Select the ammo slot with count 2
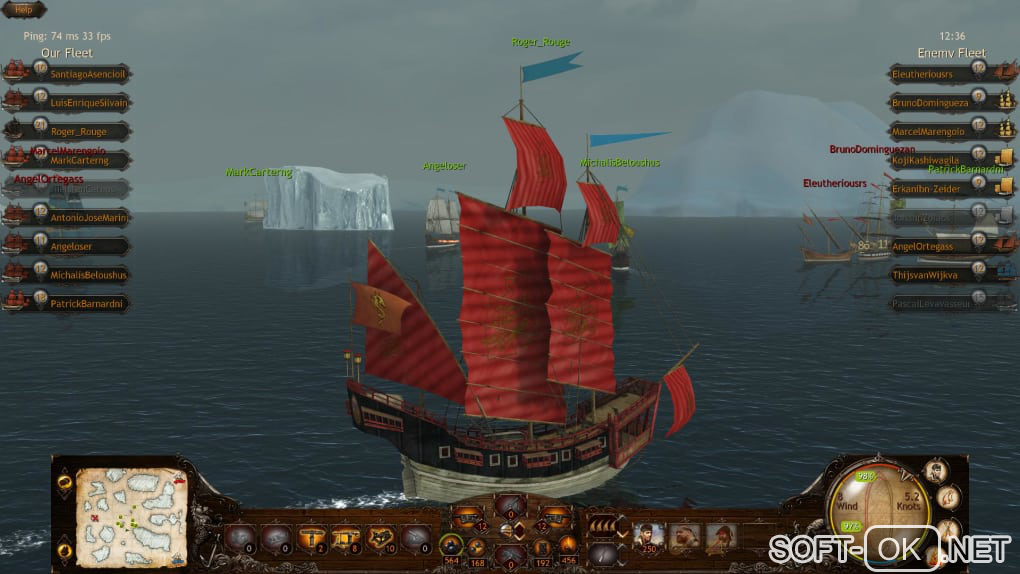 coord(314,538)
